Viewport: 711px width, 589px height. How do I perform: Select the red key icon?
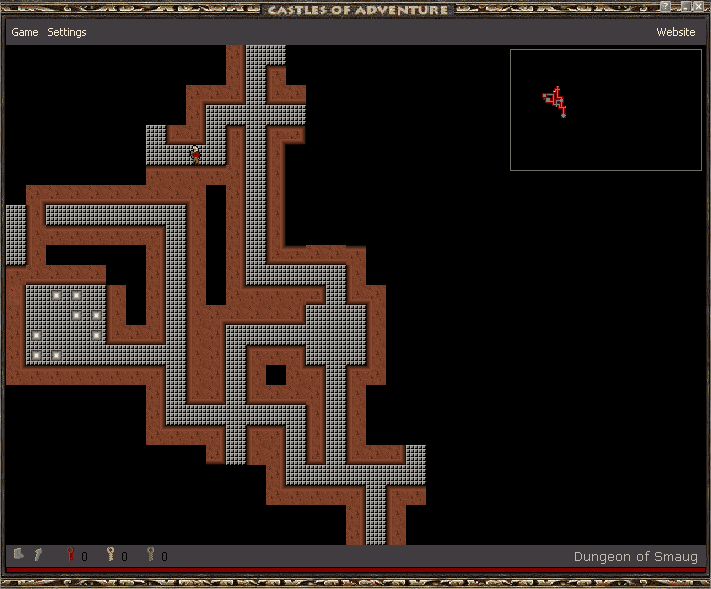[x=71, y=555]
